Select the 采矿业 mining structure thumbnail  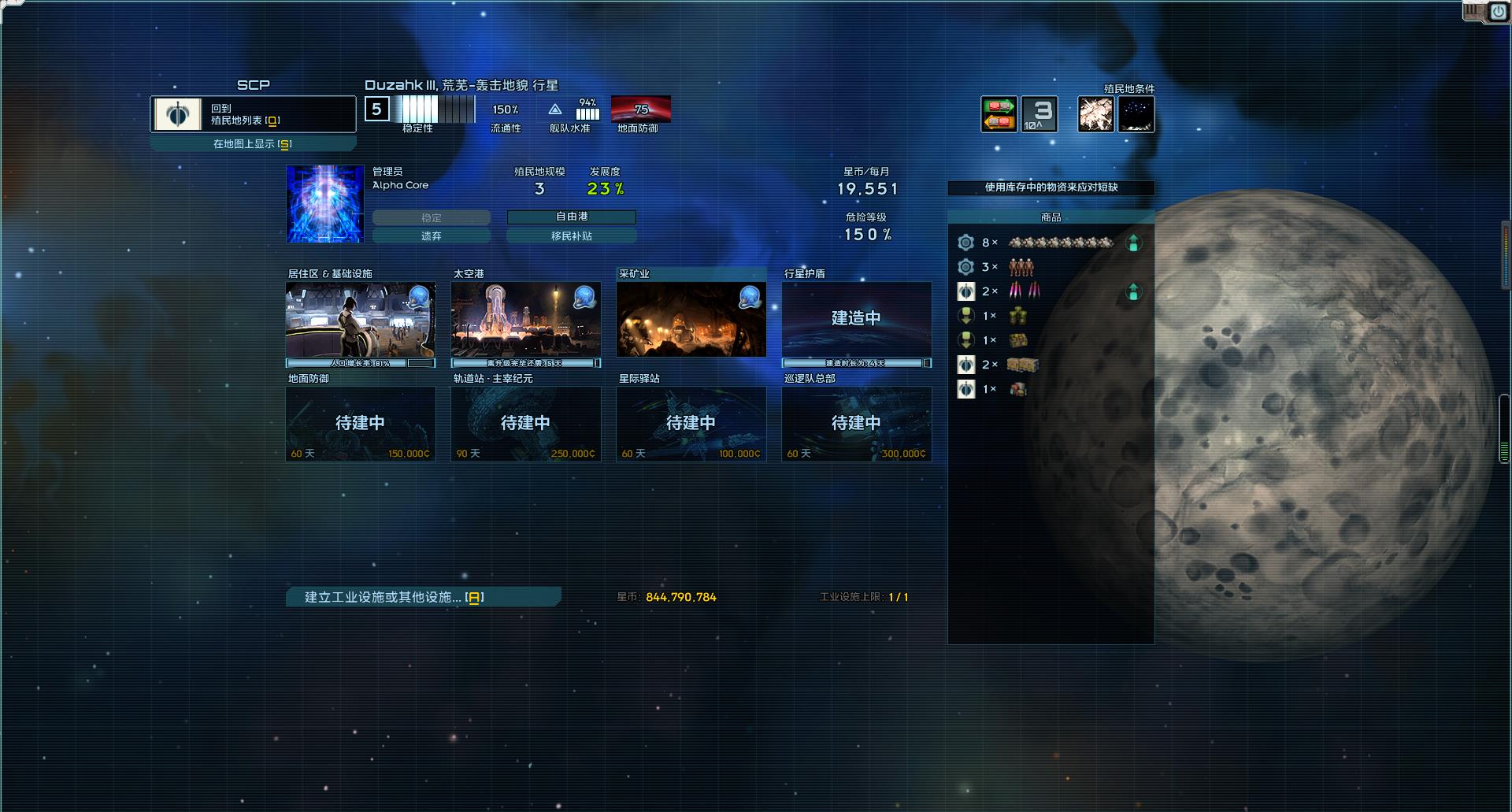[x=691, y=319]
